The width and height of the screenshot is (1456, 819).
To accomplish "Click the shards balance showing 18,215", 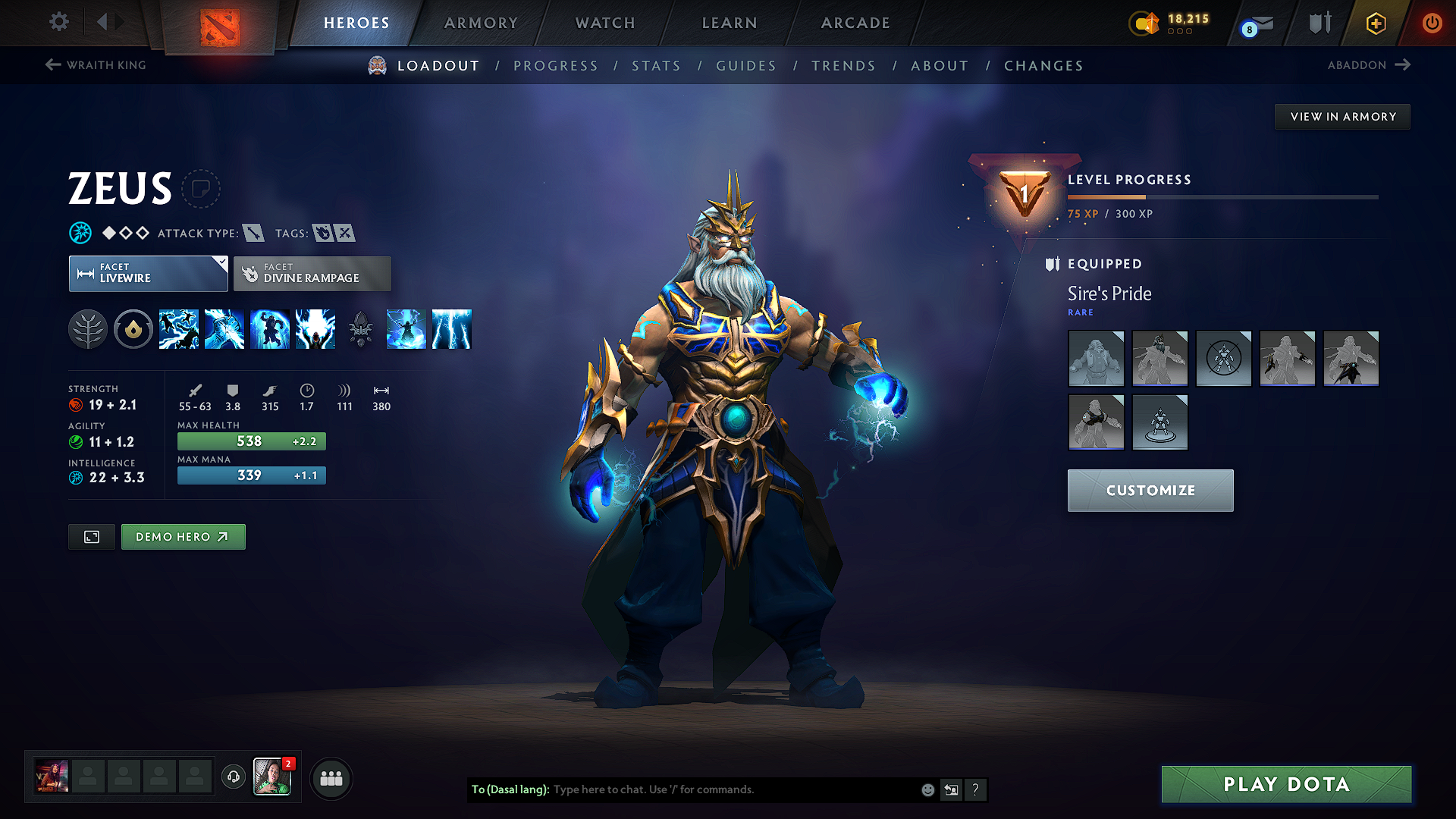I will pyautogui.click(x=1172, y=20).
